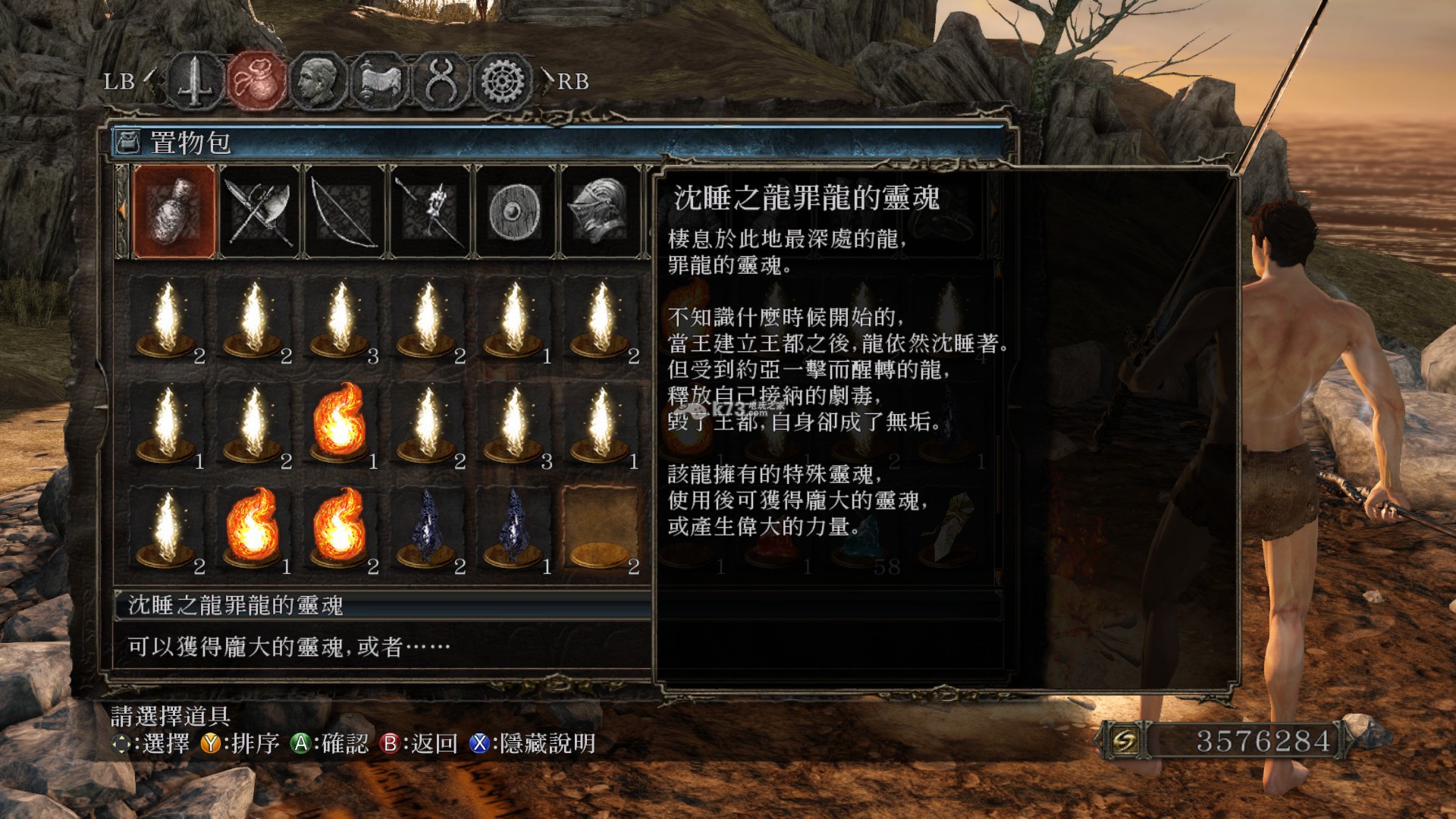Choose the highlighted empty gold slot
The height and width of the screenshot is (819, 1456).
[601, 529]
